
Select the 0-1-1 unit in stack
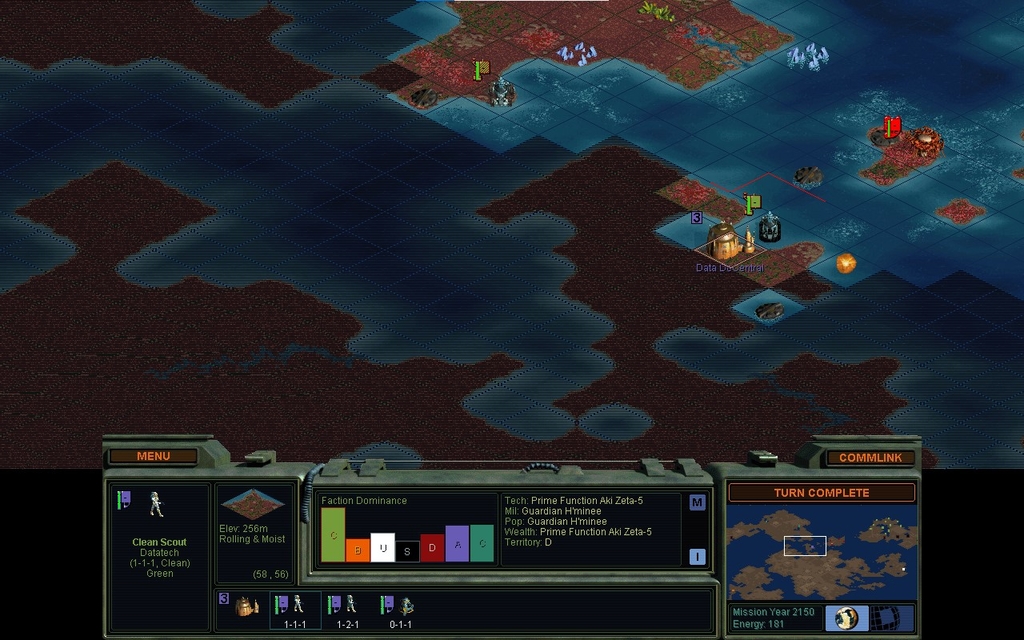(x=401, y=609)
